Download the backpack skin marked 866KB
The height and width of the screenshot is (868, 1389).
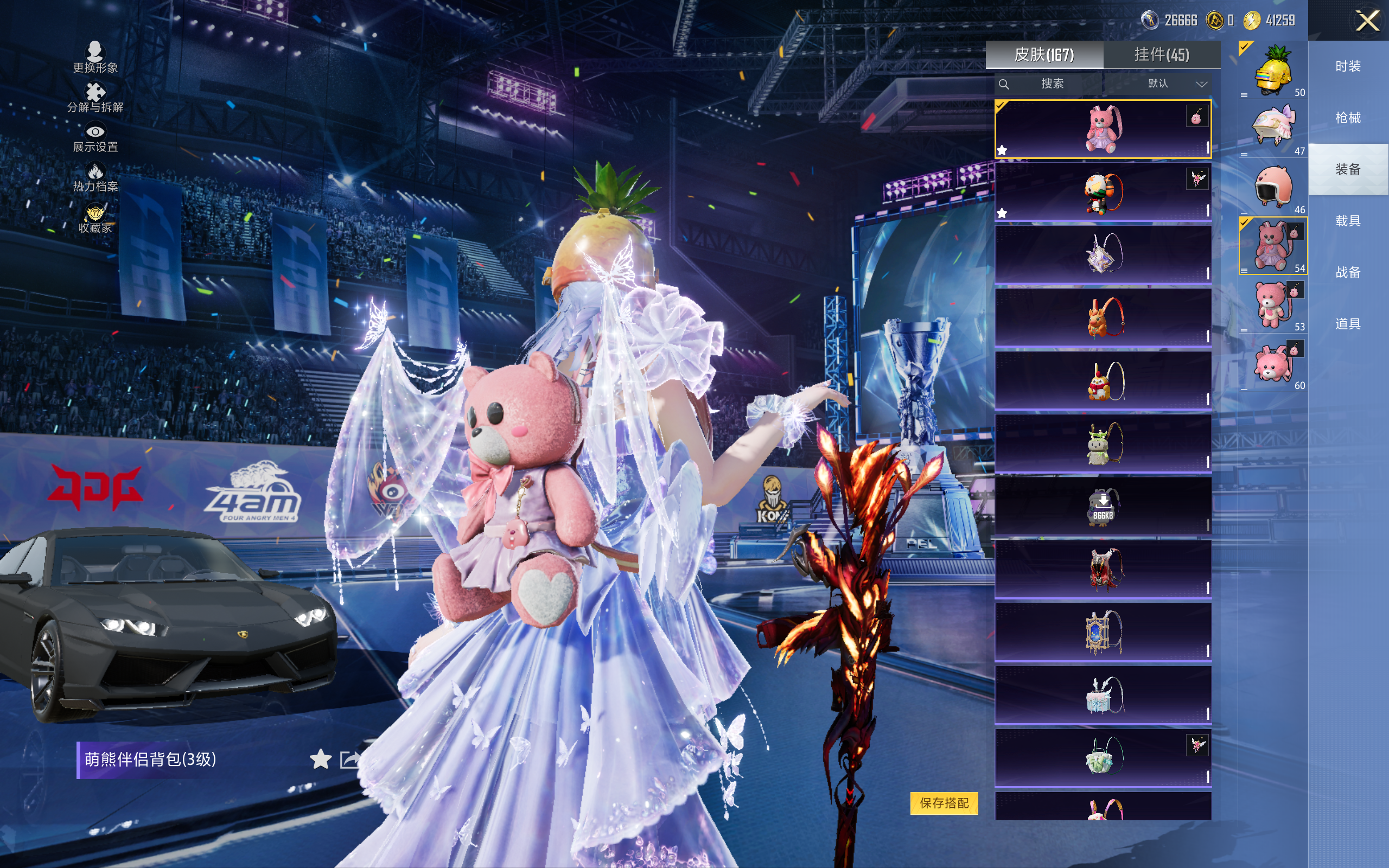1103,506
